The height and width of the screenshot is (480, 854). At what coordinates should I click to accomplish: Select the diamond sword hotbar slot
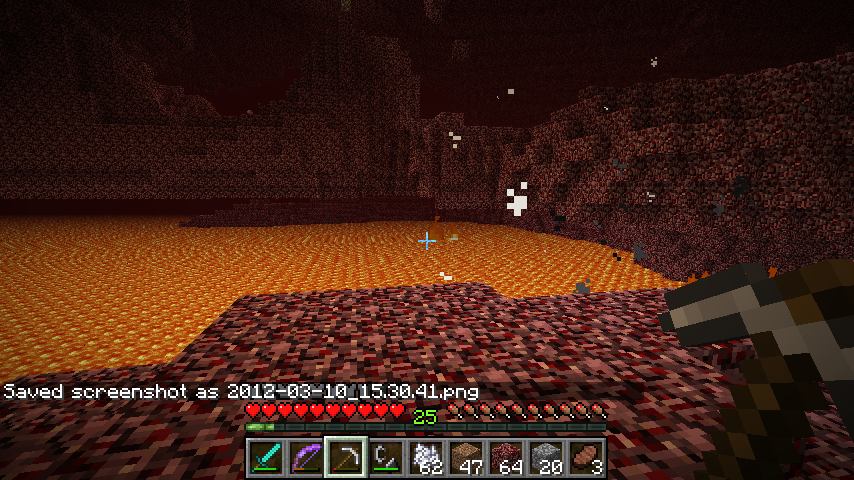tap(266, 457)
